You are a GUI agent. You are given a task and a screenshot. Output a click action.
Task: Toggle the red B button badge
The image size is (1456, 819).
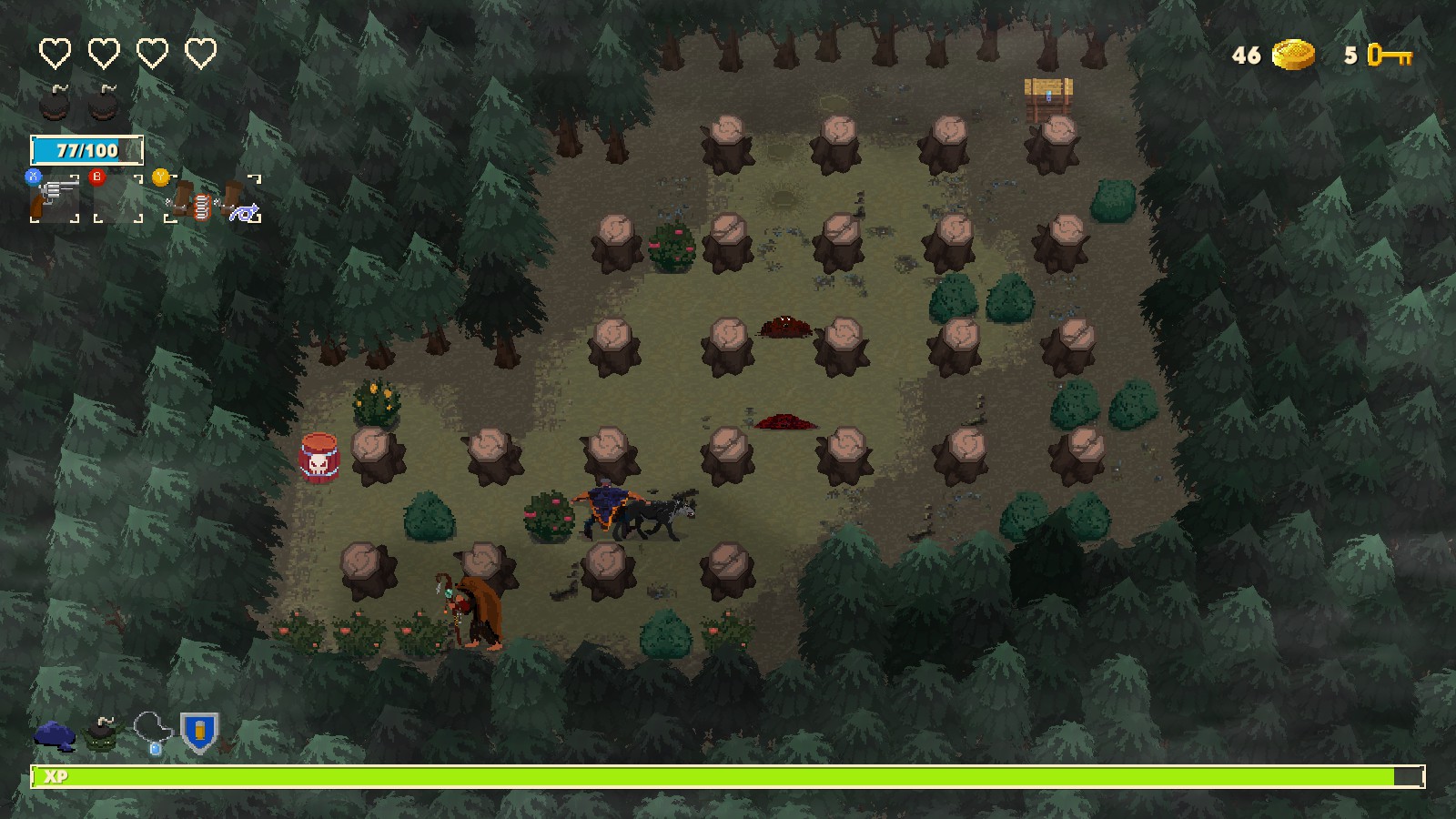click(96, 177)
